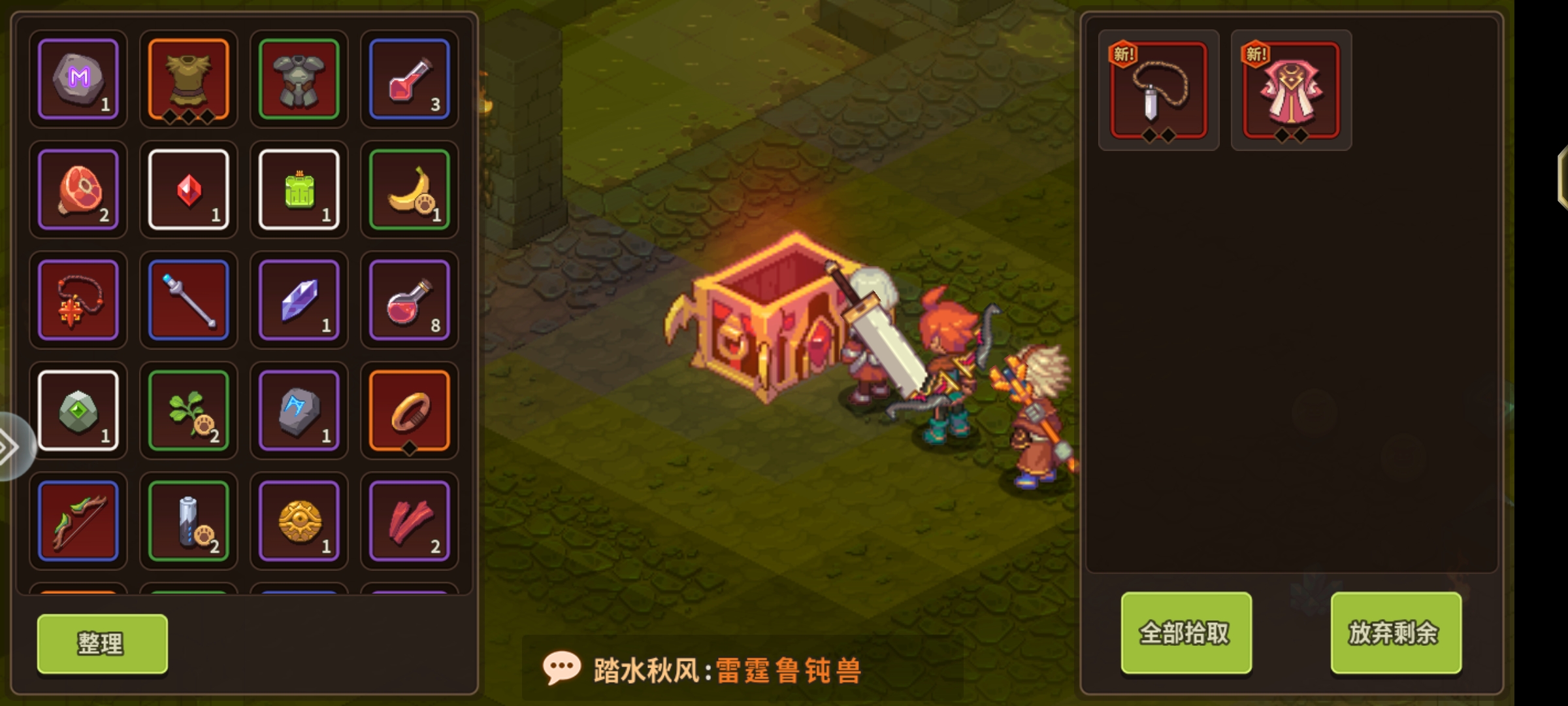Image resolution: width=1568 pixels, height=706 pixels.
Task: Choose the blue-tipped staff weapon
Action: point(188,300)
